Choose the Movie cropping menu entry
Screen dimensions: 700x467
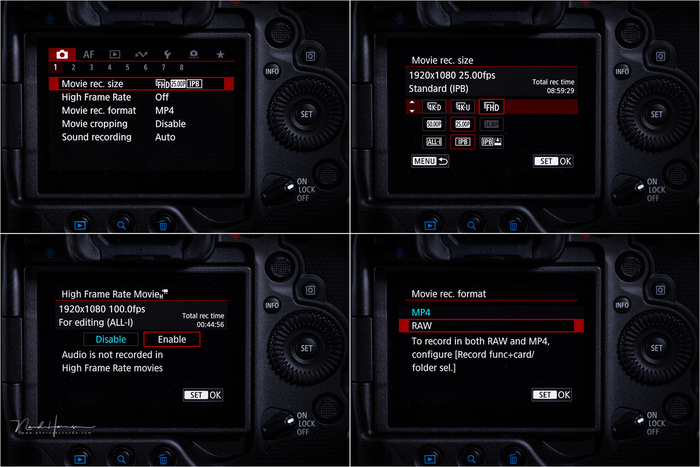pos(101,124)
